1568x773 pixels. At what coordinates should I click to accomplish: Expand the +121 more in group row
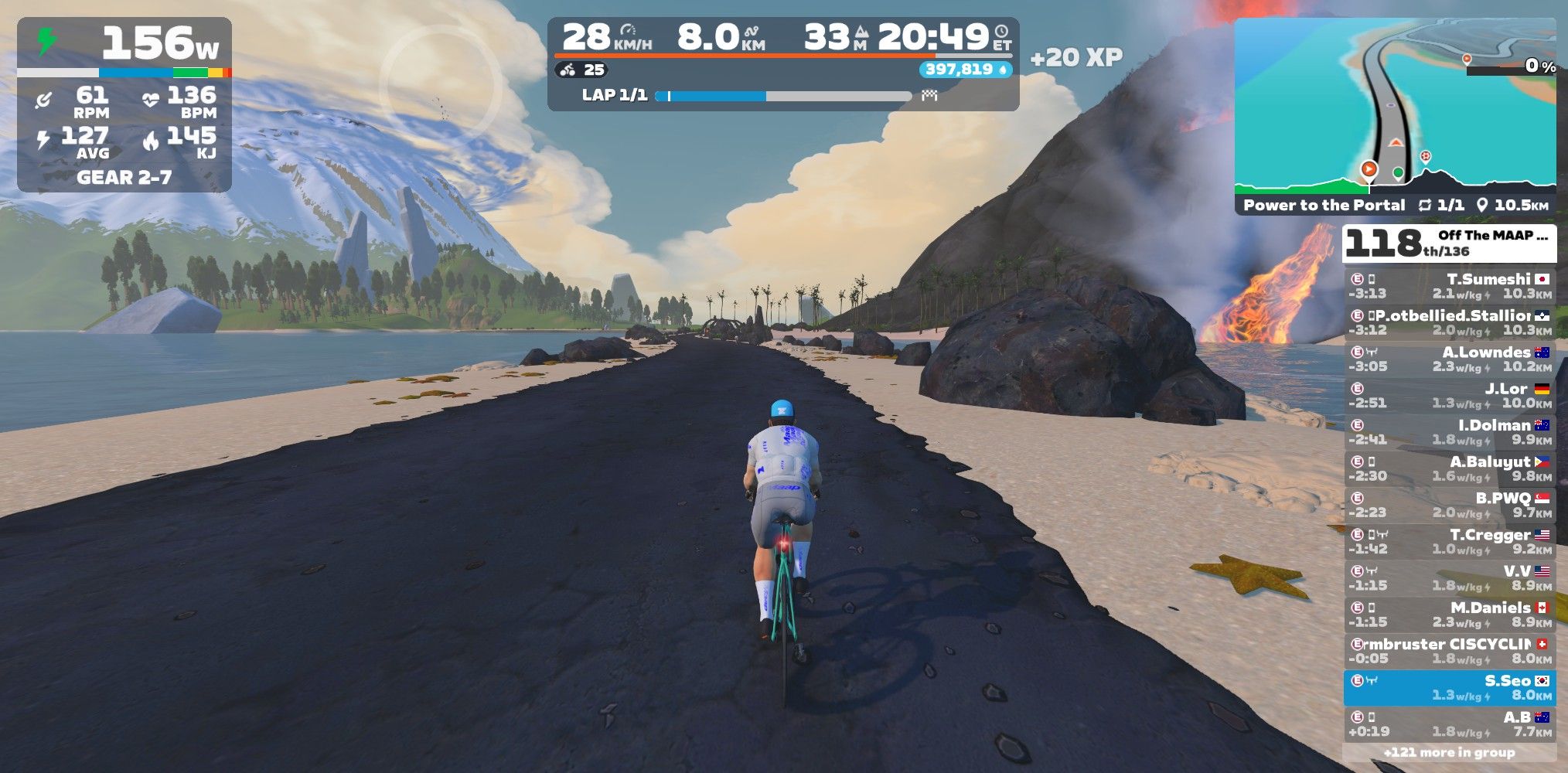1449,752
